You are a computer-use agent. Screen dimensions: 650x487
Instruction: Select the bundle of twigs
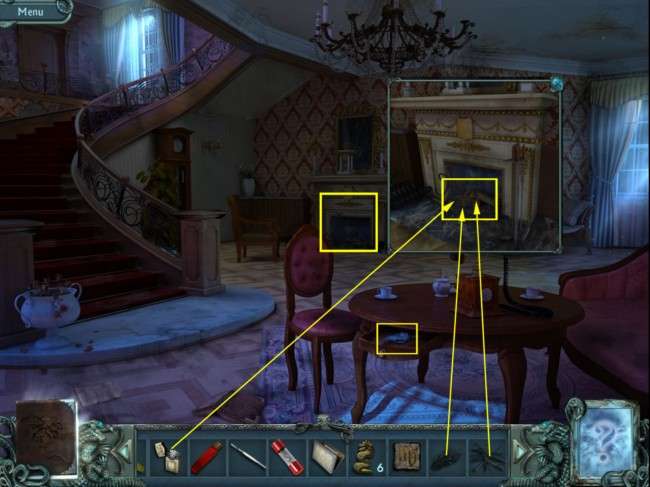486,457
